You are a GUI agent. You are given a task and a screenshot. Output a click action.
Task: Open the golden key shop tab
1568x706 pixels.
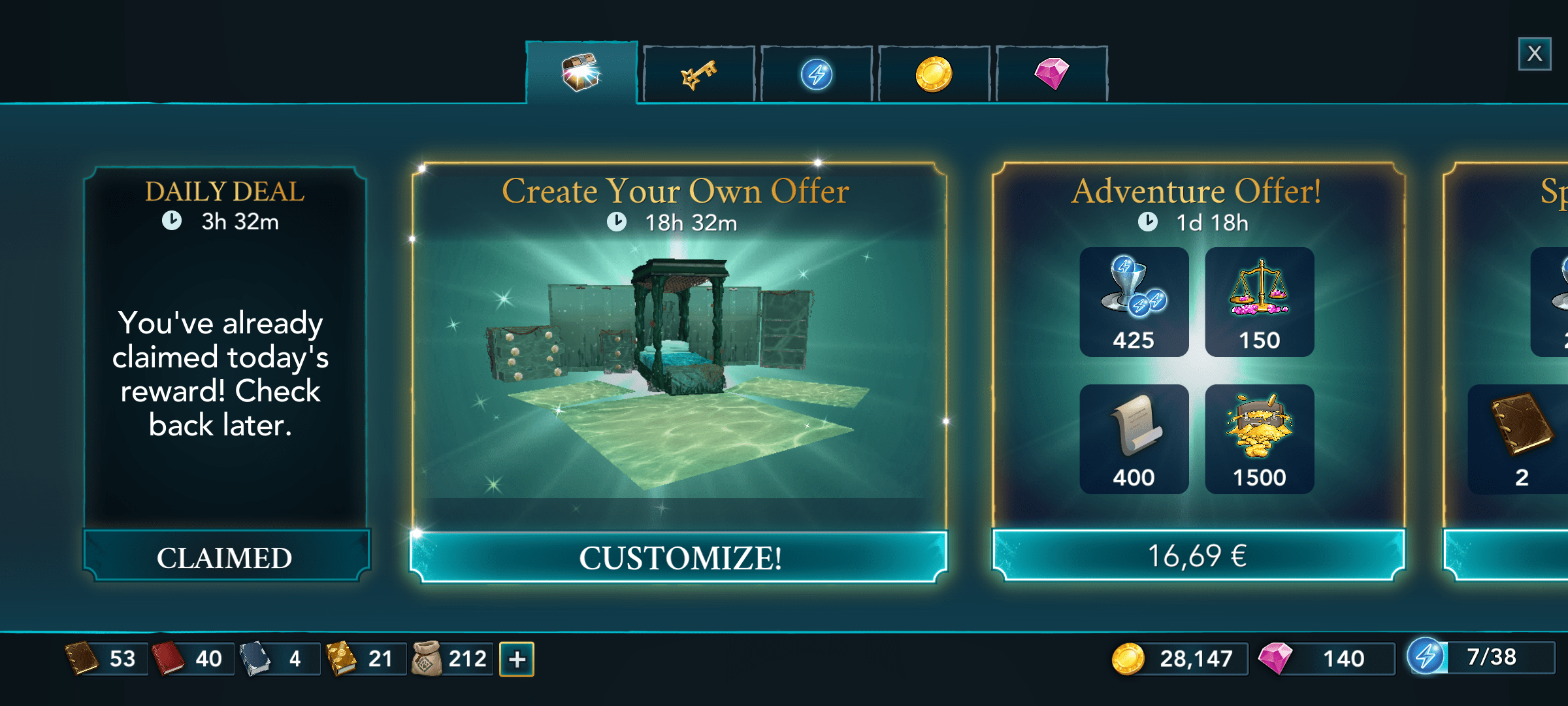point(698,74)
